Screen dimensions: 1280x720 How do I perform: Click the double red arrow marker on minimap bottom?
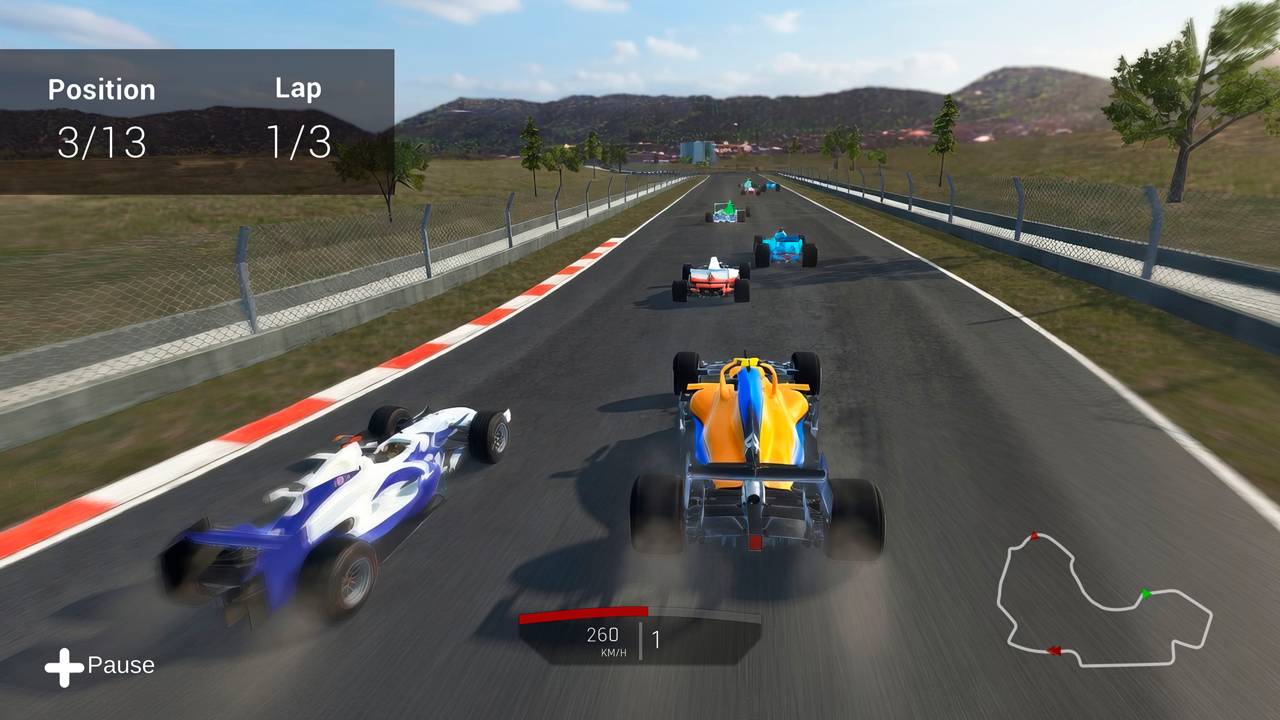[1053, 649]
